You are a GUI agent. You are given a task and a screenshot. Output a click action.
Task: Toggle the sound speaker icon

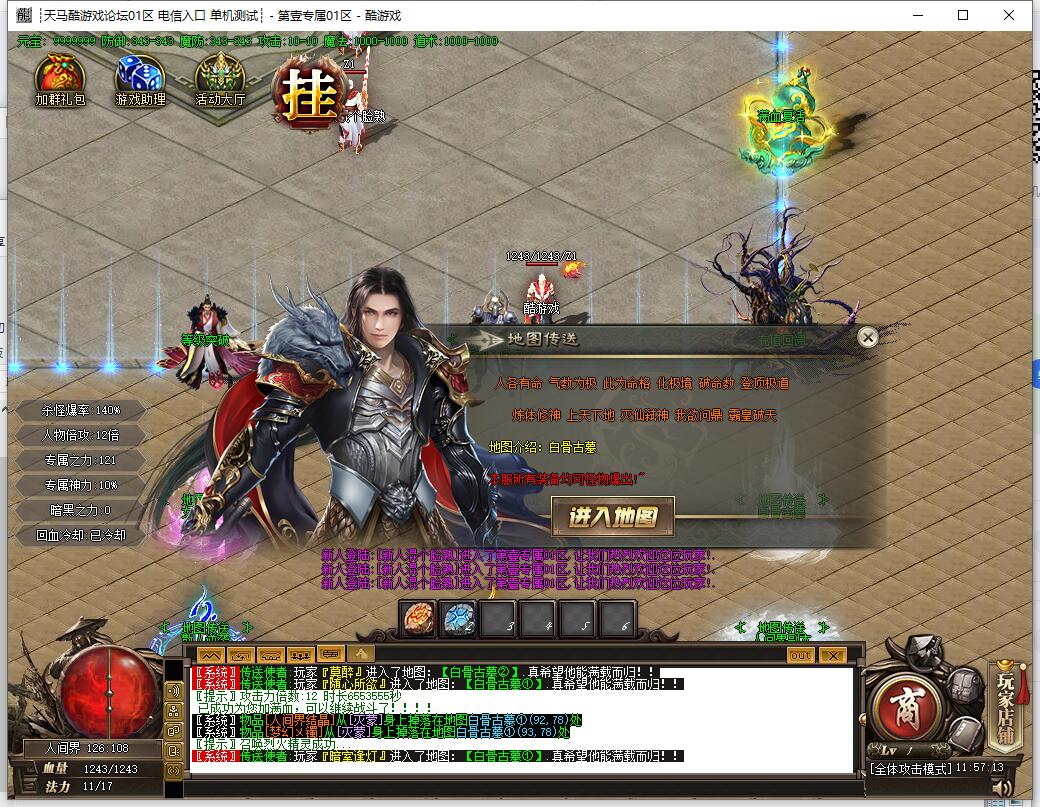click(1001, 788)
